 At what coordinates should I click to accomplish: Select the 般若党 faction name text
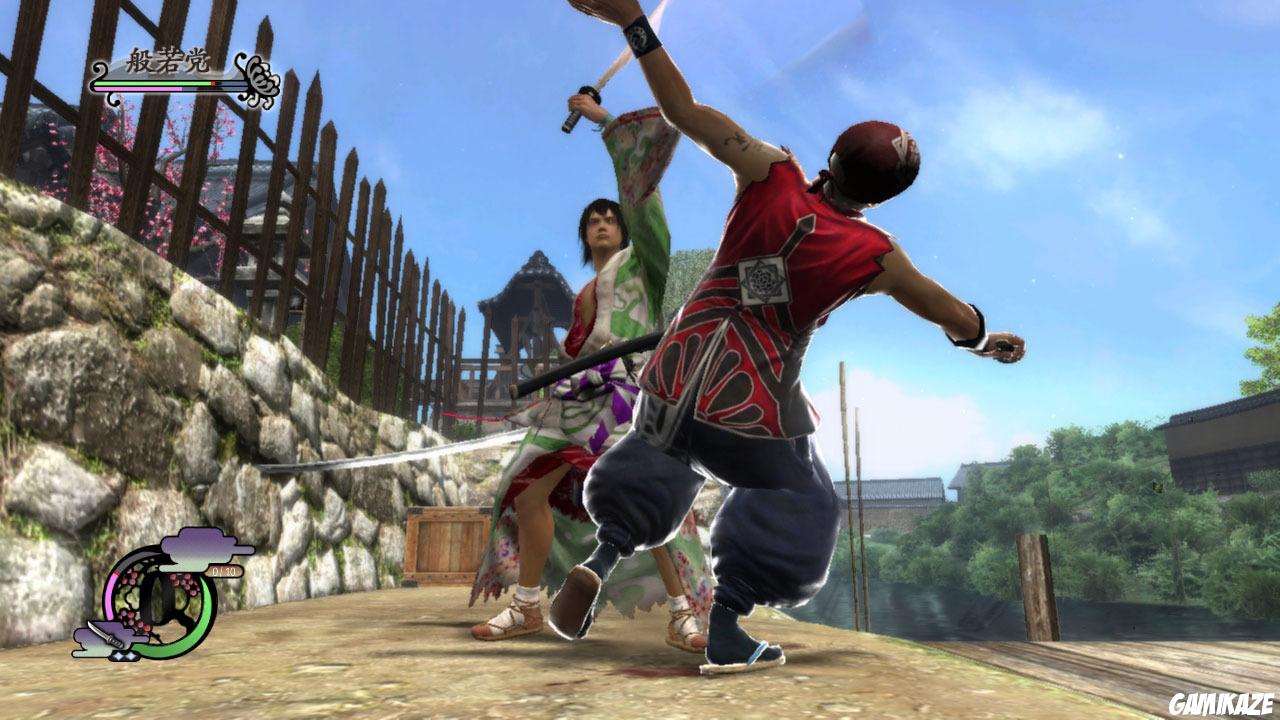tap(166, 59)
